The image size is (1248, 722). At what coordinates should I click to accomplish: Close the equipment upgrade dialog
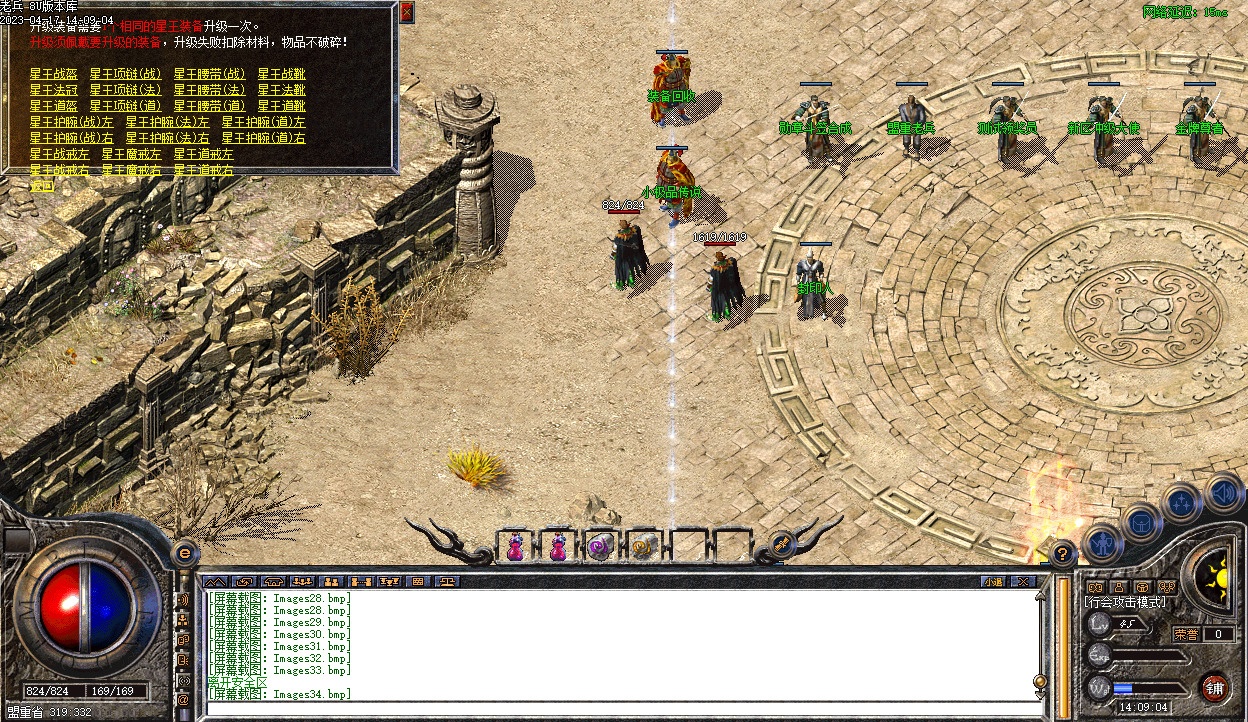point(406,13)
